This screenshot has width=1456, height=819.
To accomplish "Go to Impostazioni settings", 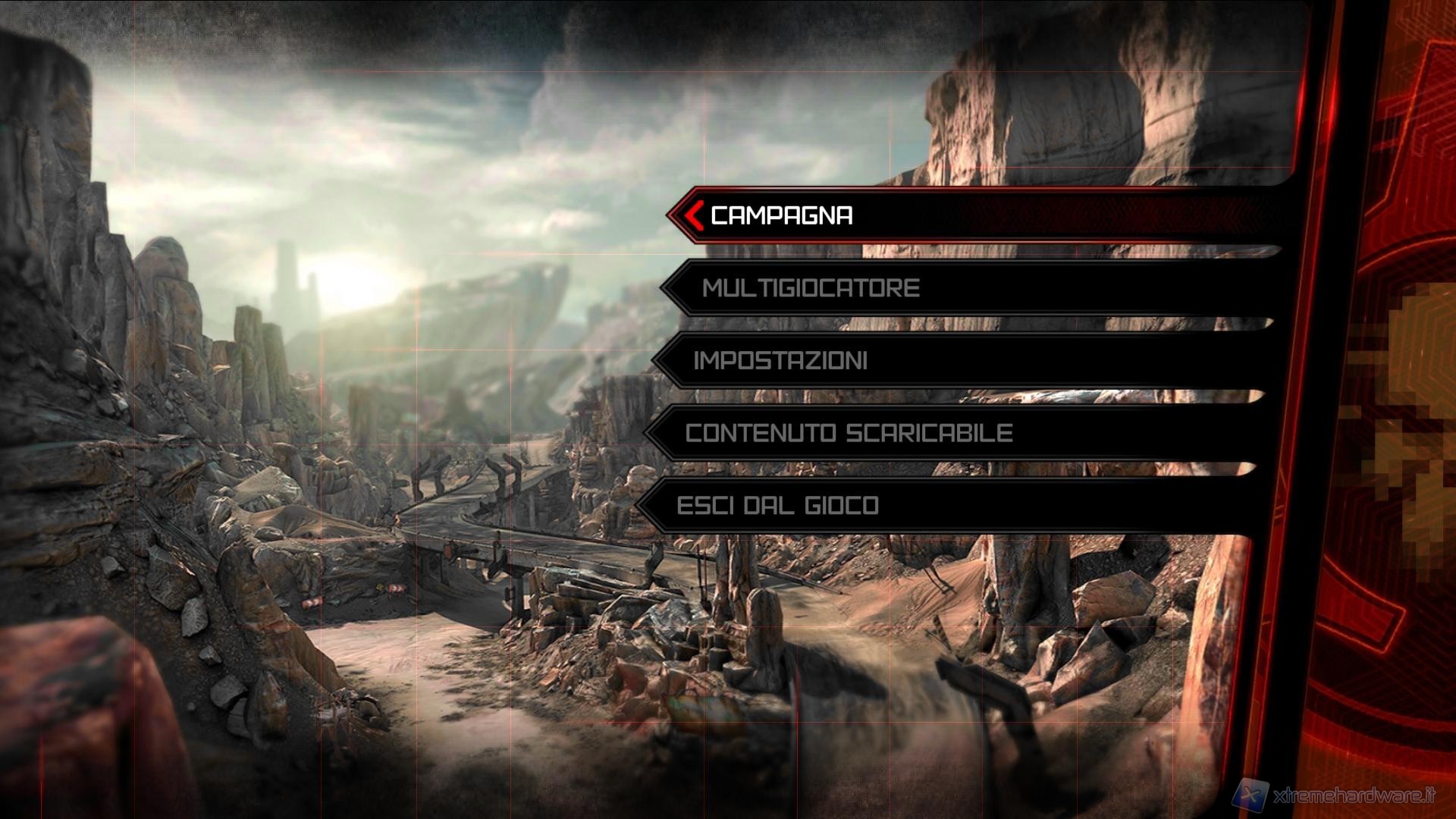I will tap(780, 360).
